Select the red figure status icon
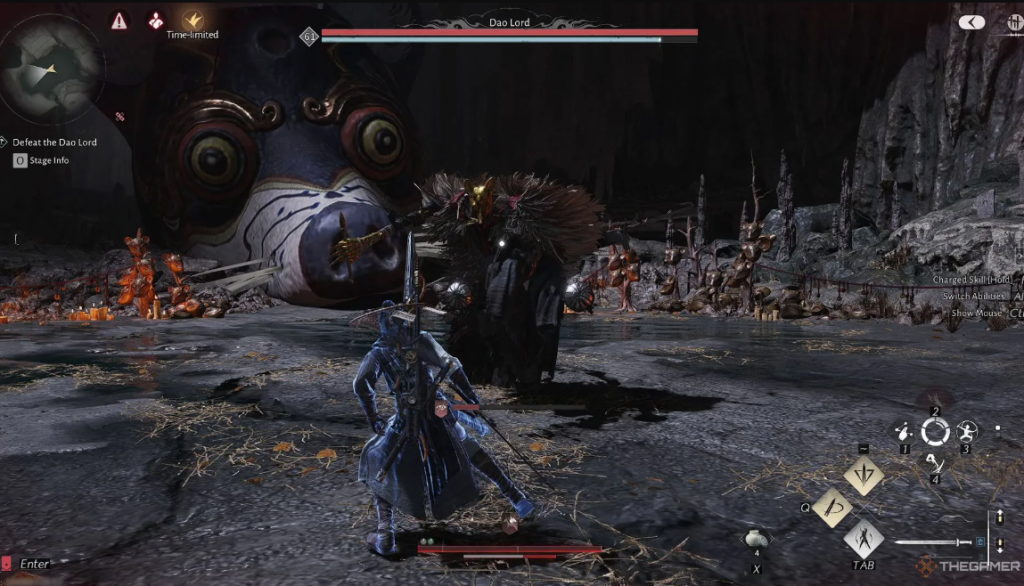The image size is (1024, 586). click(x=156, y=20)
